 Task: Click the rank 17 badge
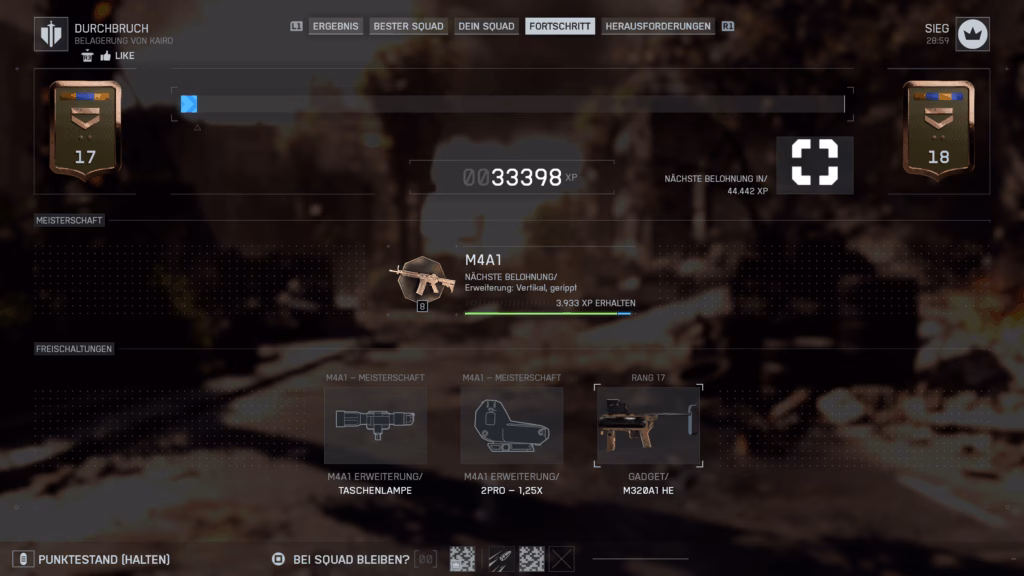tap(85, 130)
